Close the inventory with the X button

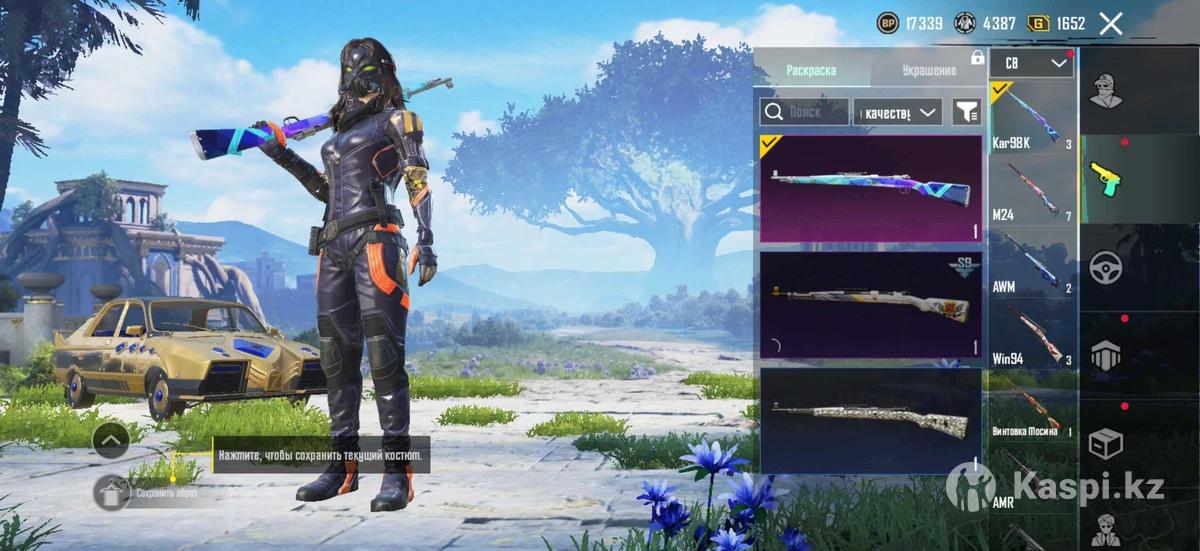tap(1111, 24)
